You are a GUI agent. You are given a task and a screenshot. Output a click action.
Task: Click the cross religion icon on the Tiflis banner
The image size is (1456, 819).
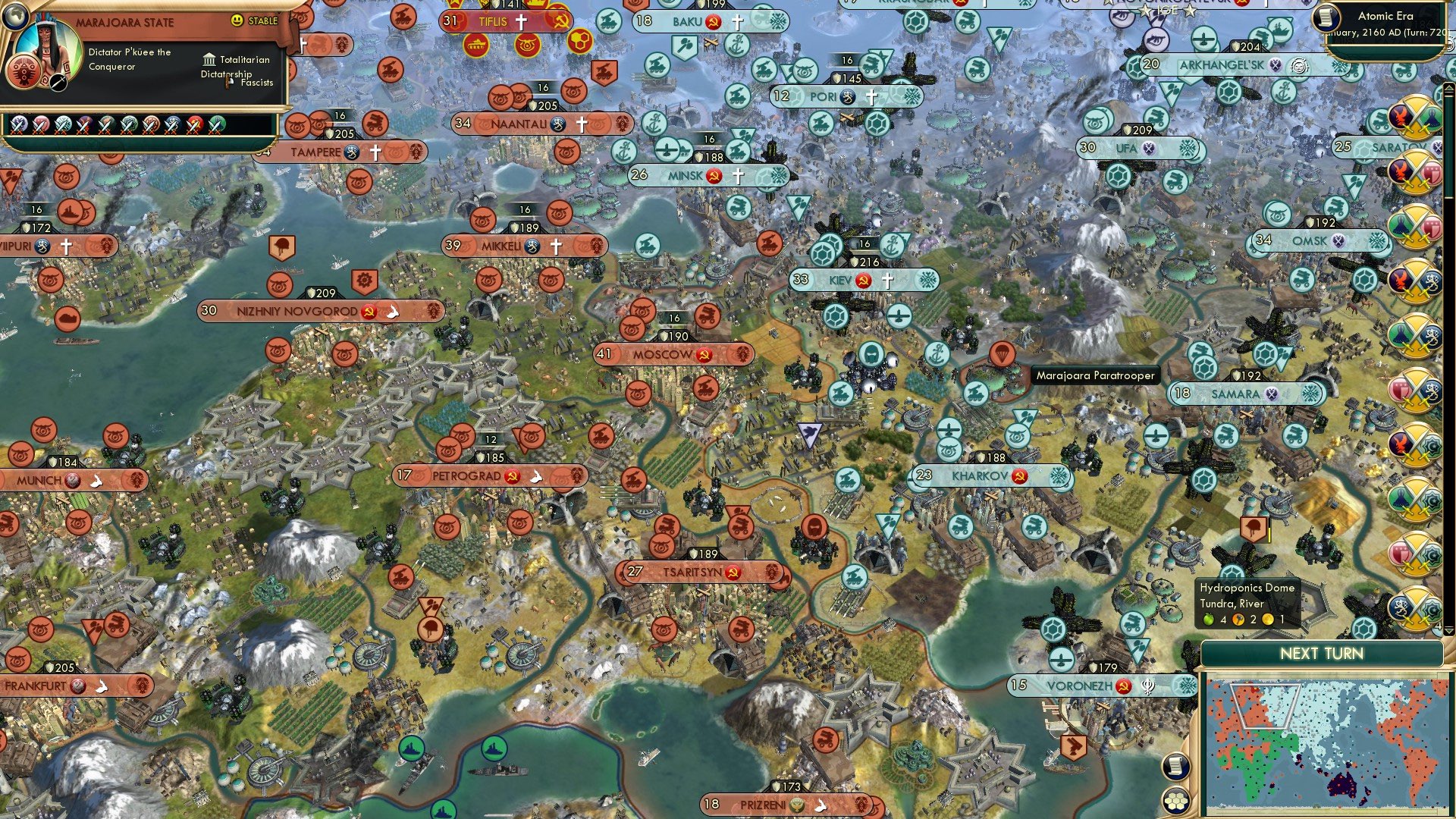click(520, 22)
